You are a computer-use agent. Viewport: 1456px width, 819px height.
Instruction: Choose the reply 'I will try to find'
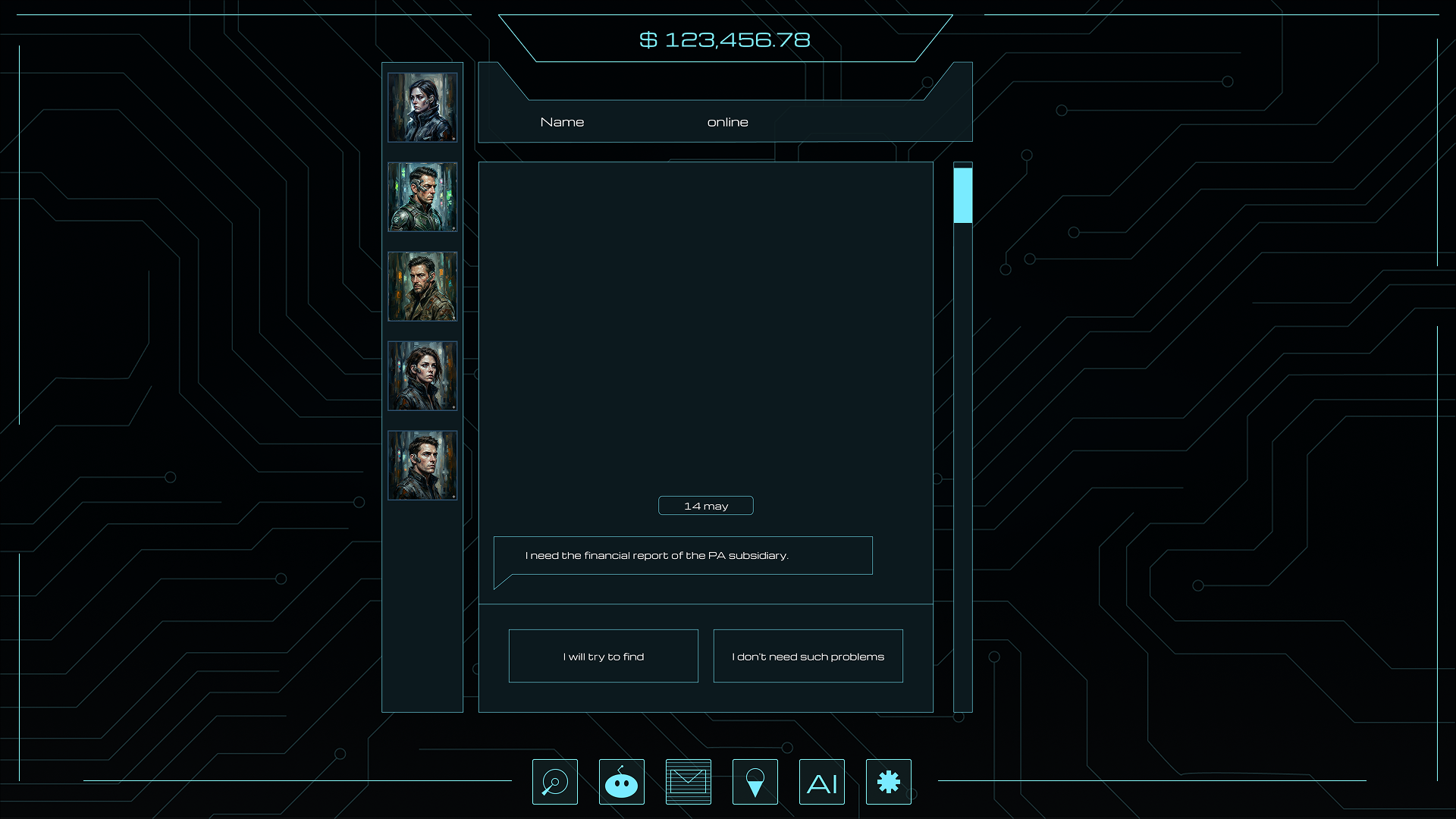[603, 656]
